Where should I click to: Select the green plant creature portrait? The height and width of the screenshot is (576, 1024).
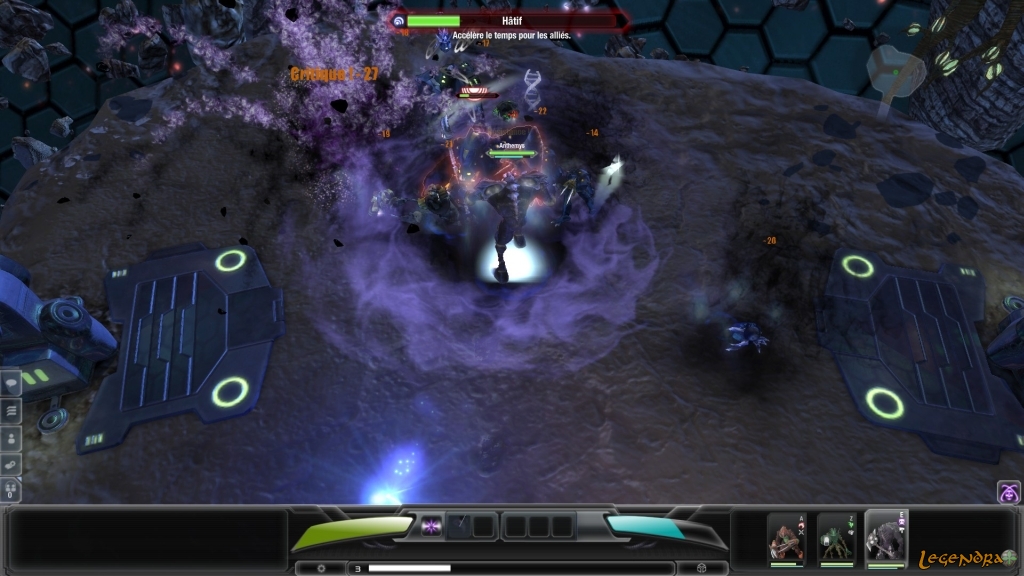[x=836, y=538]
